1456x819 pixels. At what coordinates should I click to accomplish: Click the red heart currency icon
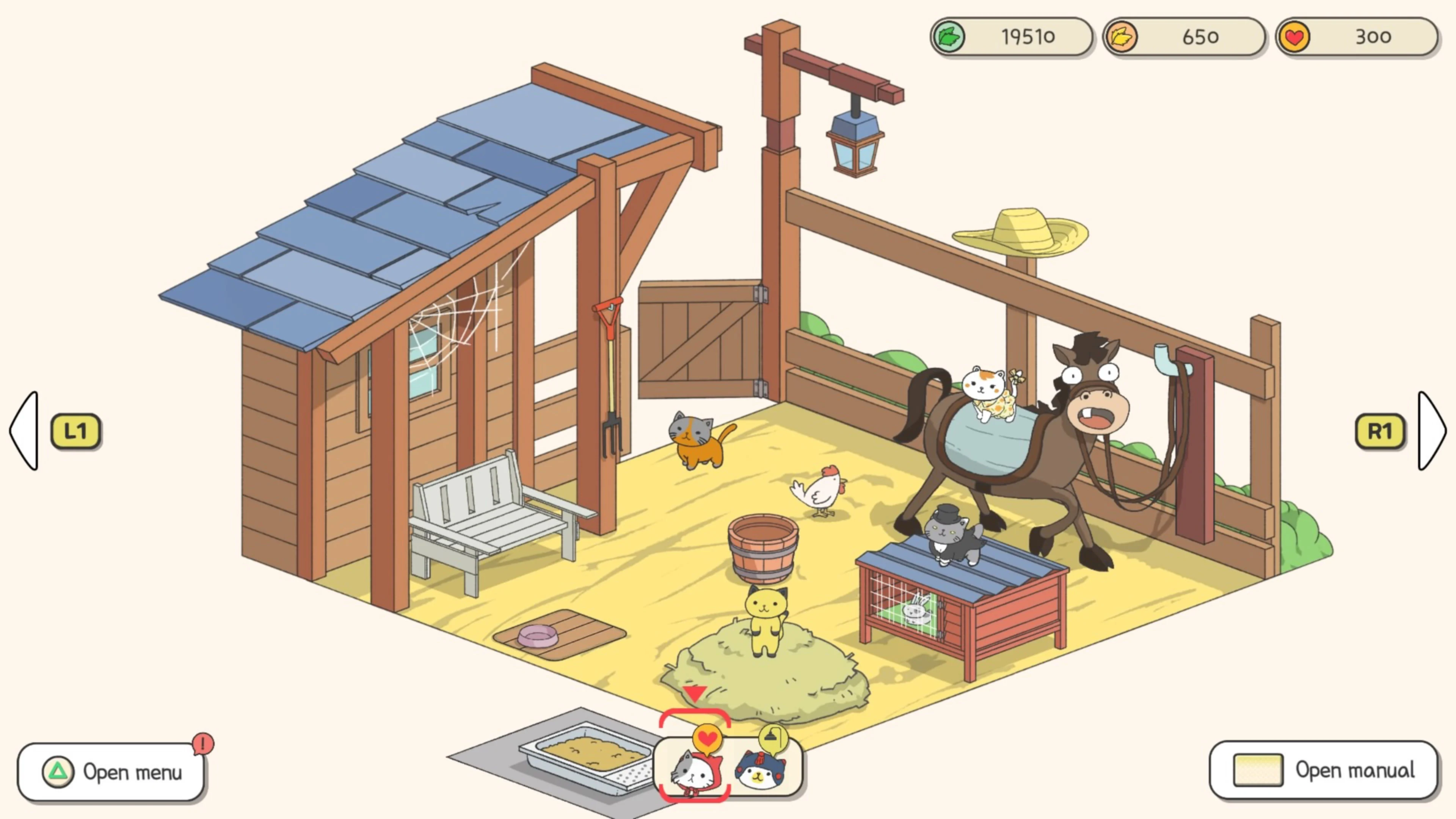pos(1294,37)
